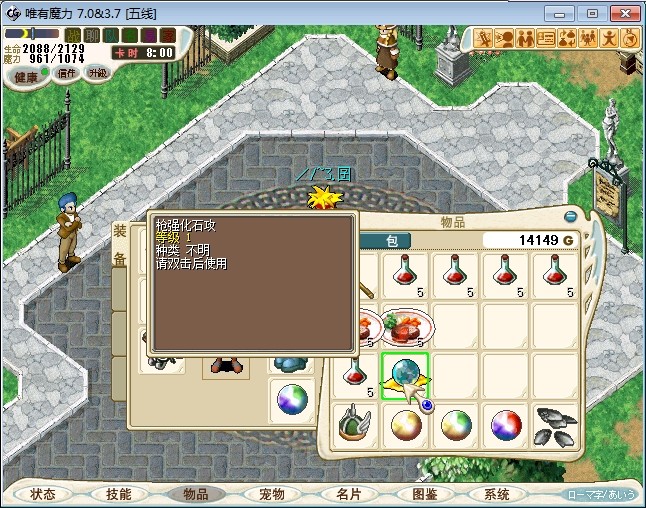
Task: Select the blue-red swirl orb item
Action: [x=506, y=425]
